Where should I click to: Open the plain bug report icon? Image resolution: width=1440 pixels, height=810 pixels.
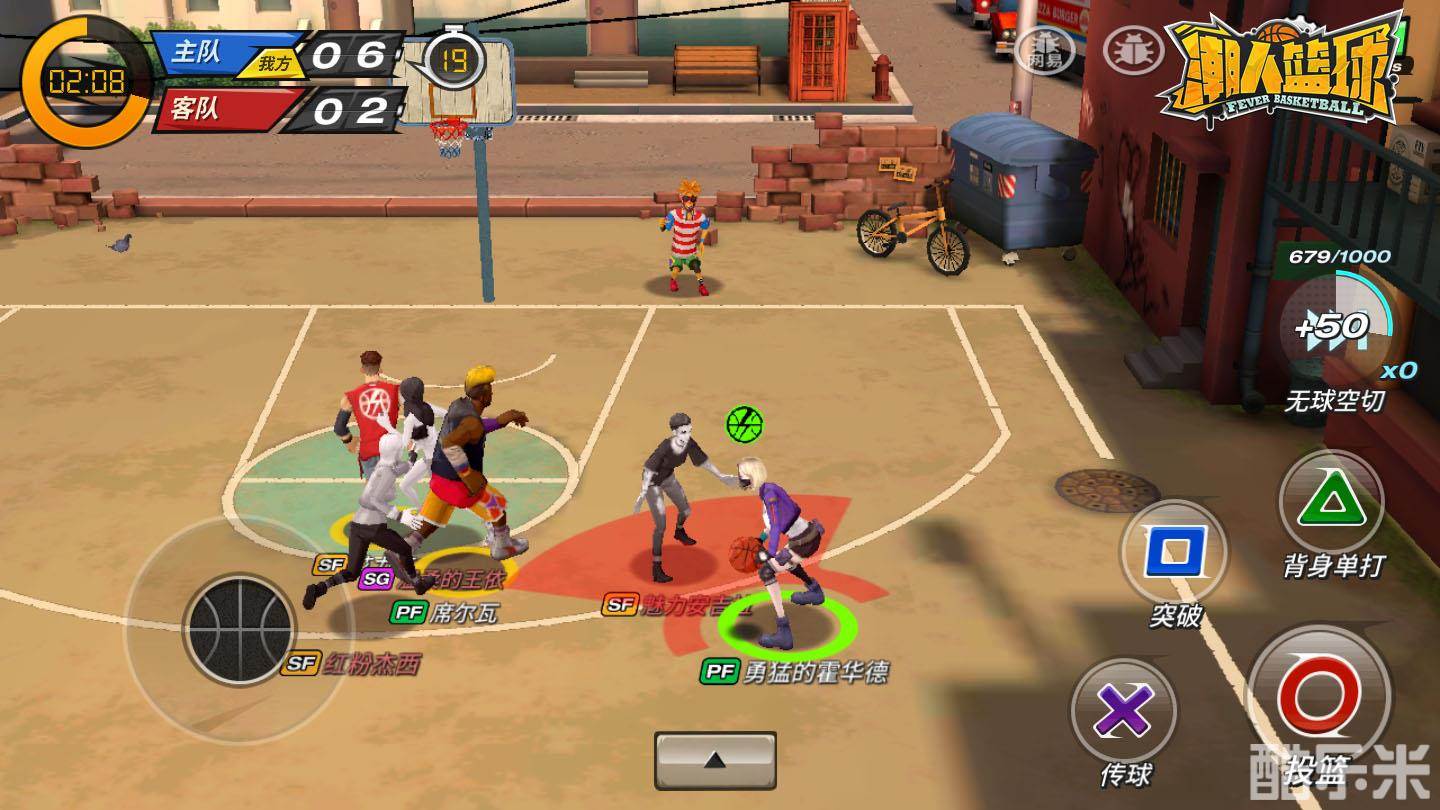point(1133,47)
